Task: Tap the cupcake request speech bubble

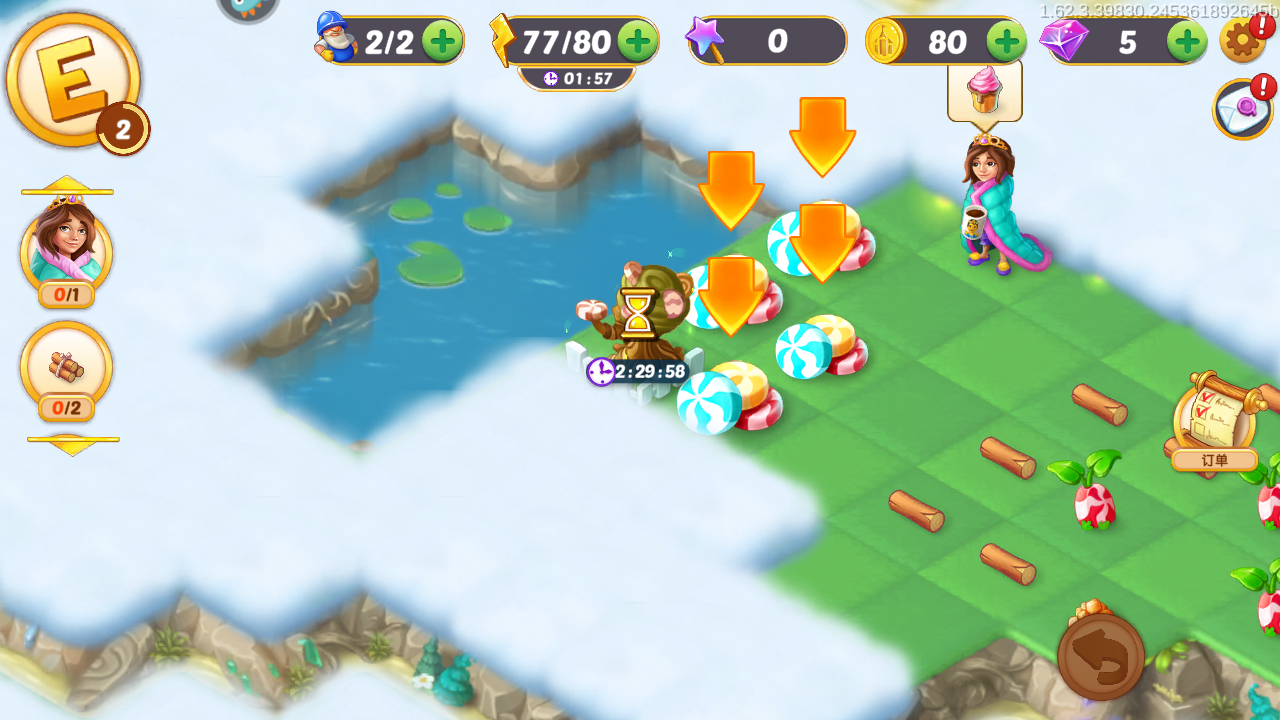Action: 985,90
